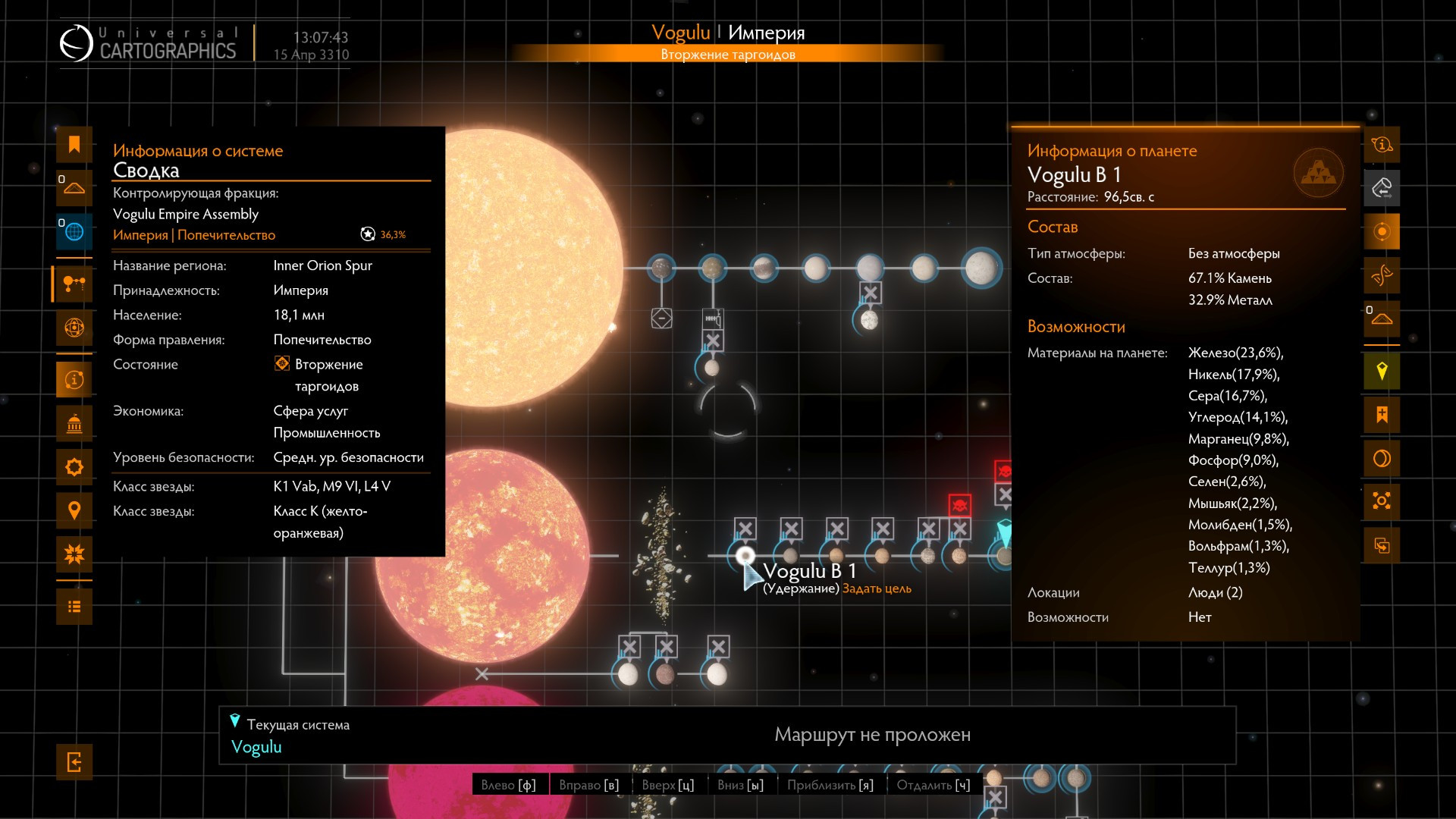Exit the system map with the door icon

pos(74,762)
